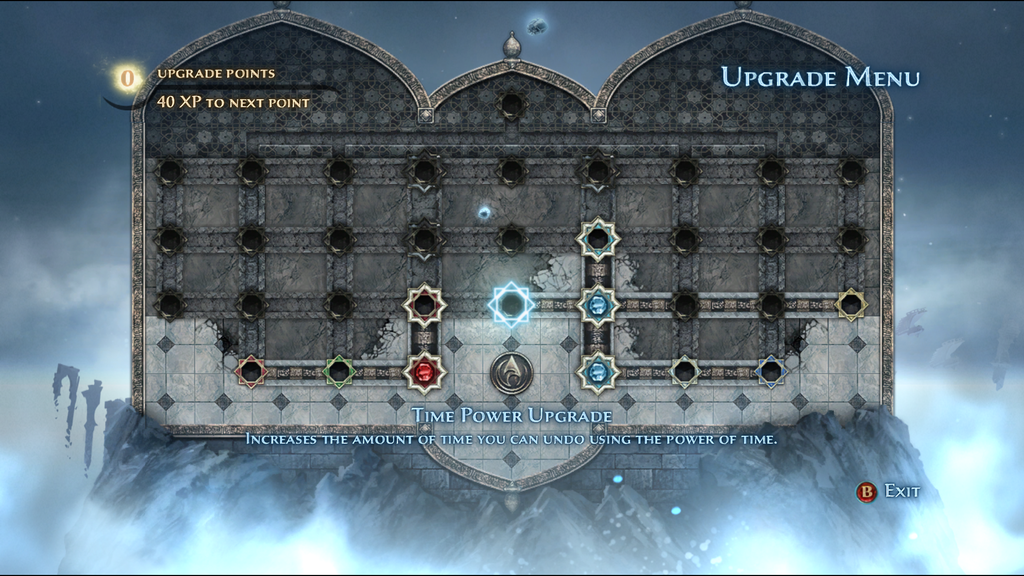The image size is (1024, 576).
Task: Select the topmost socket in the center arch
Action: (511, 104)
